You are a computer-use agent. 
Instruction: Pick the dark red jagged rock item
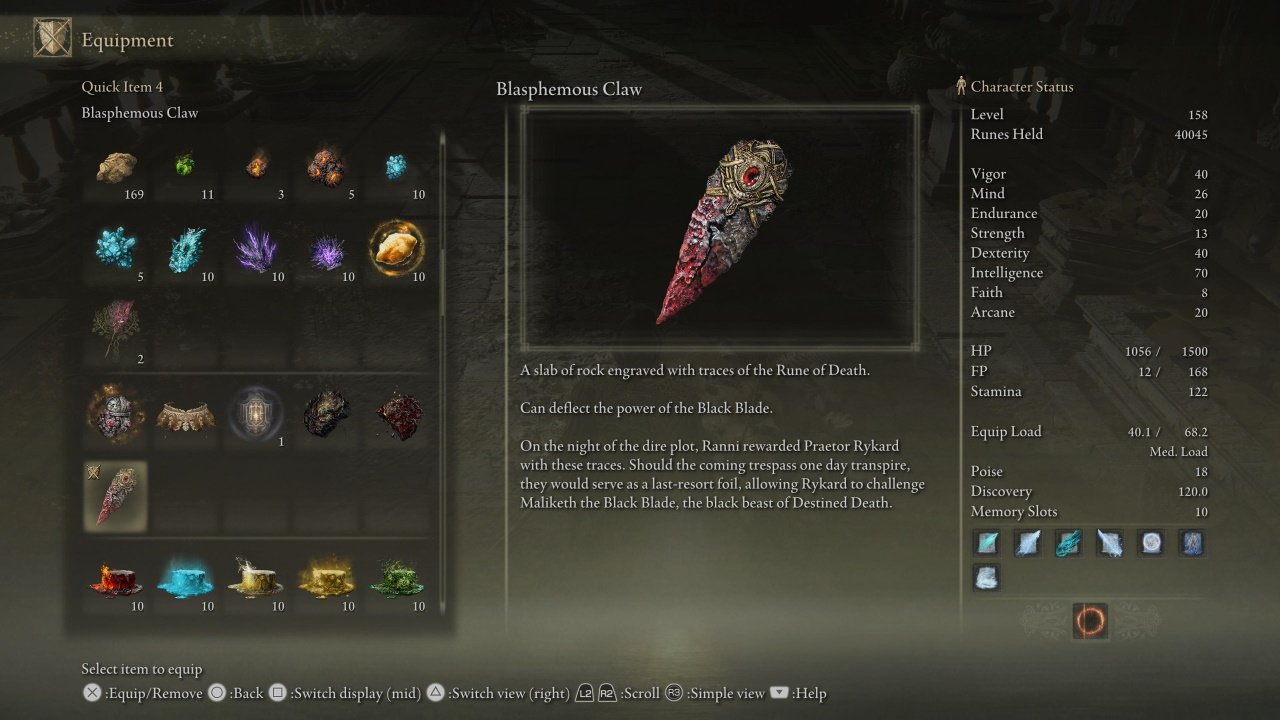pos(397,414)
